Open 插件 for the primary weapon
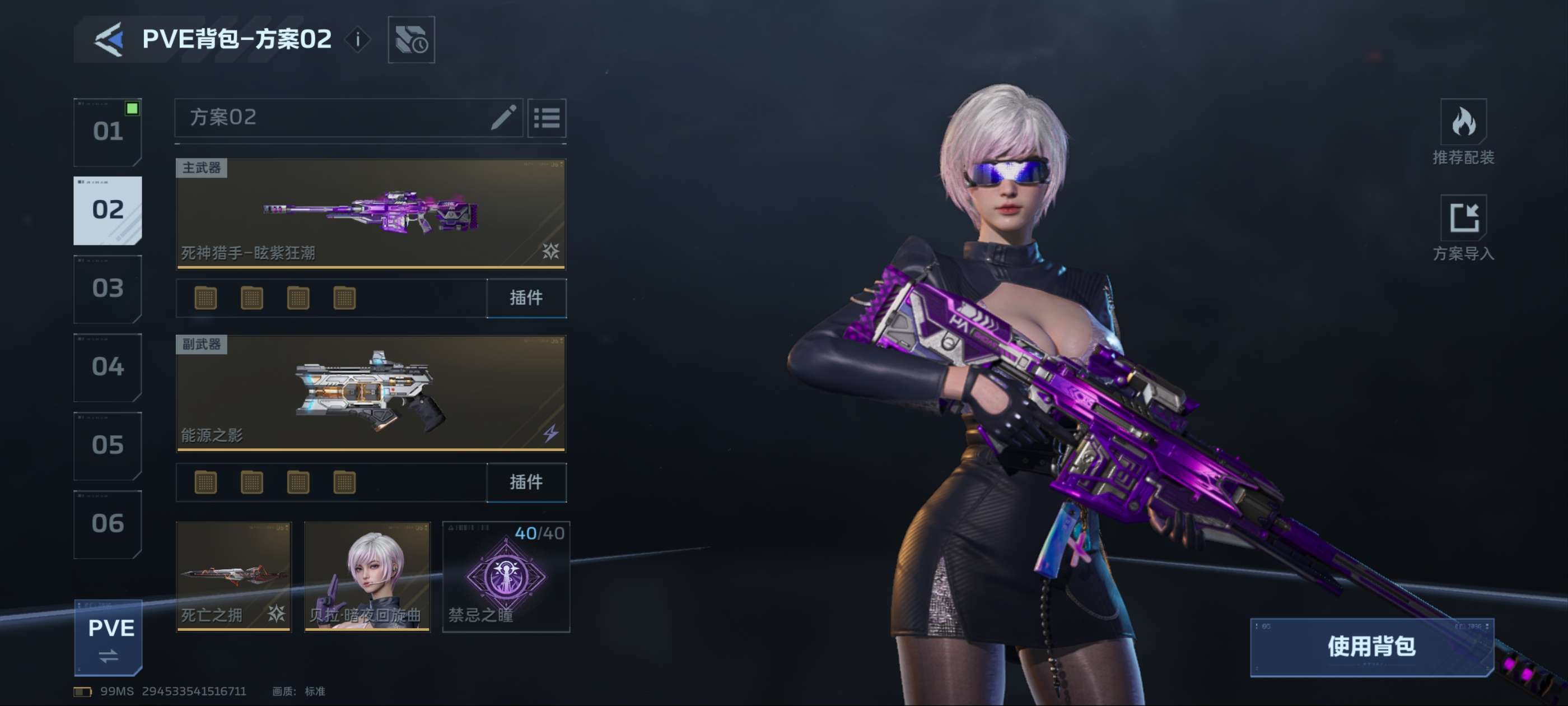Image resolution: width=1568 pixels, height=706 pixels. pyautogui.click(x=526, y=298)
